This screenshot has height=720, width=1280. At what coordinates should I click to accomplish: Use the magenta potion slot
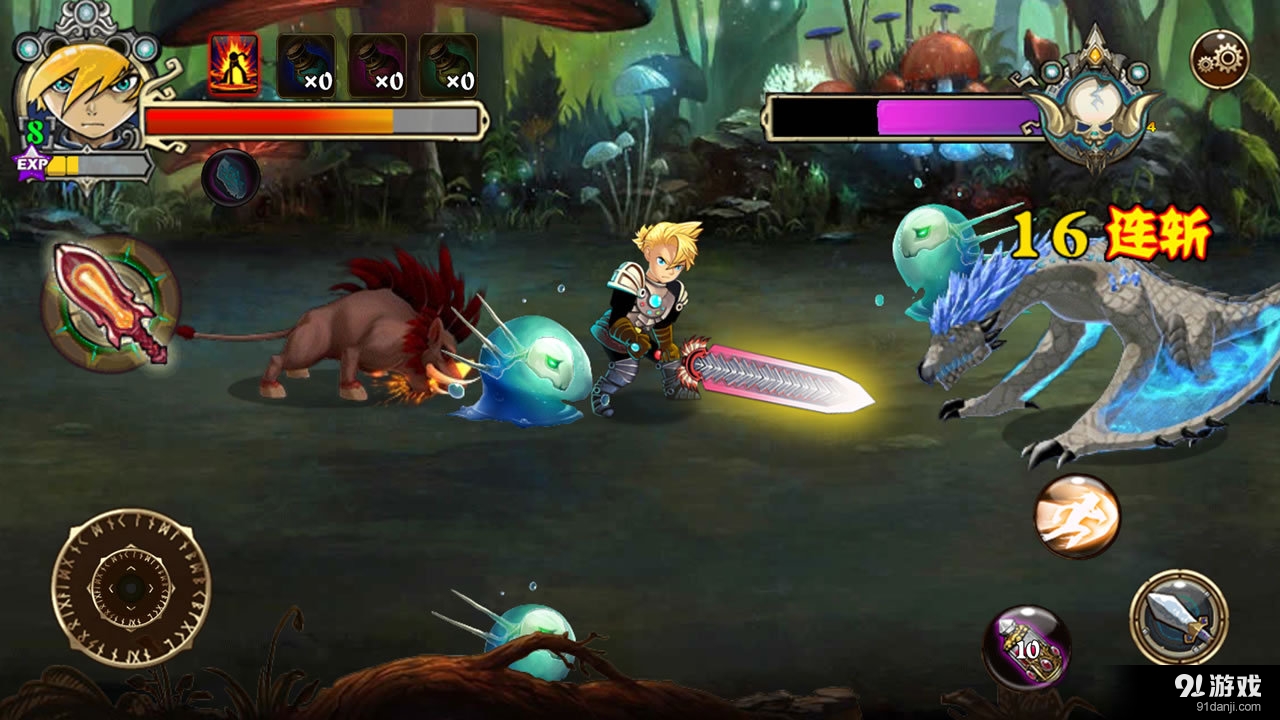(x=377, y=66)
